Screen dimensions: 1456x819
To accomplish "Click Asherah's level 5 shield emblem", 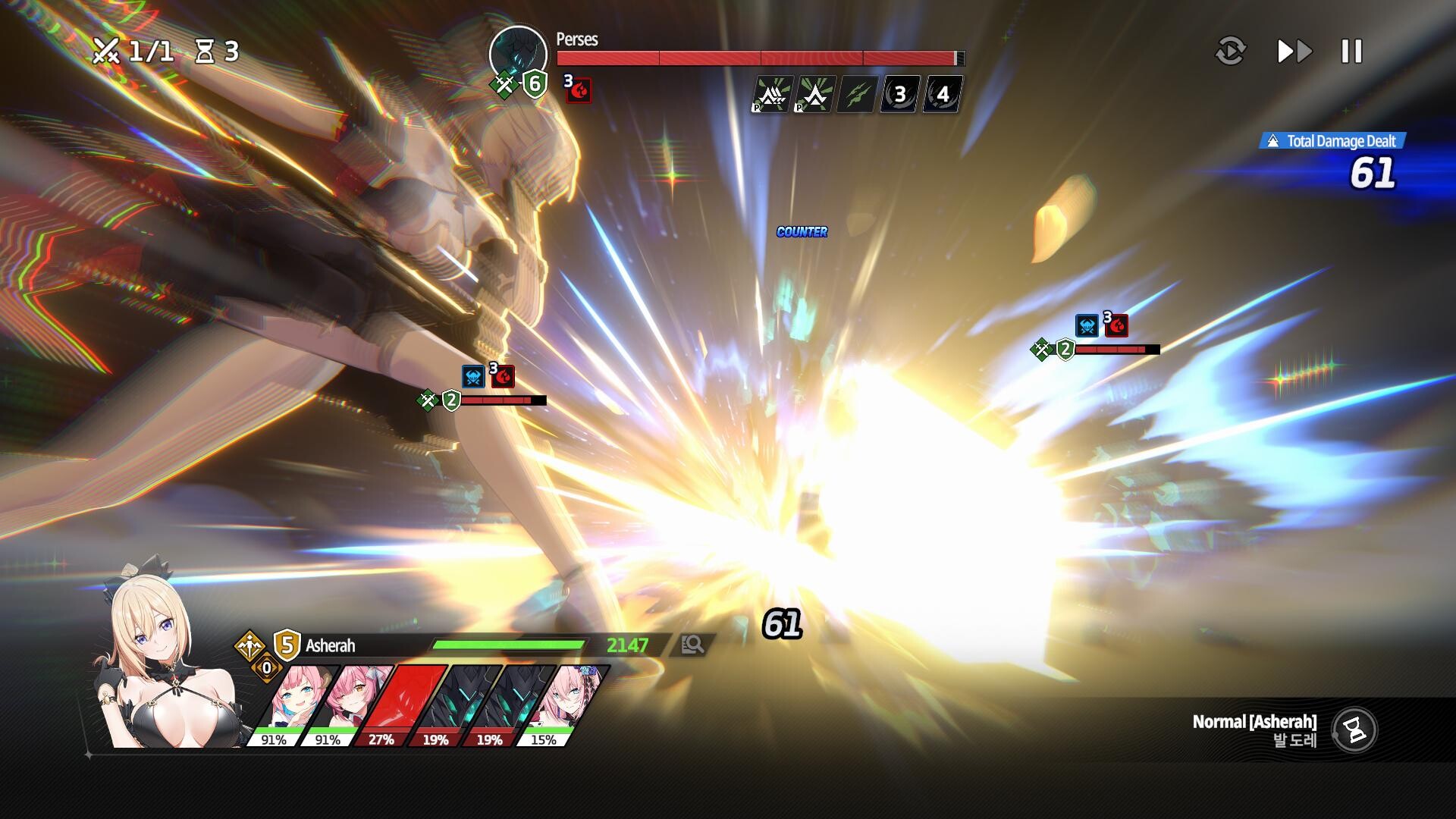I will tap(285, 645).
